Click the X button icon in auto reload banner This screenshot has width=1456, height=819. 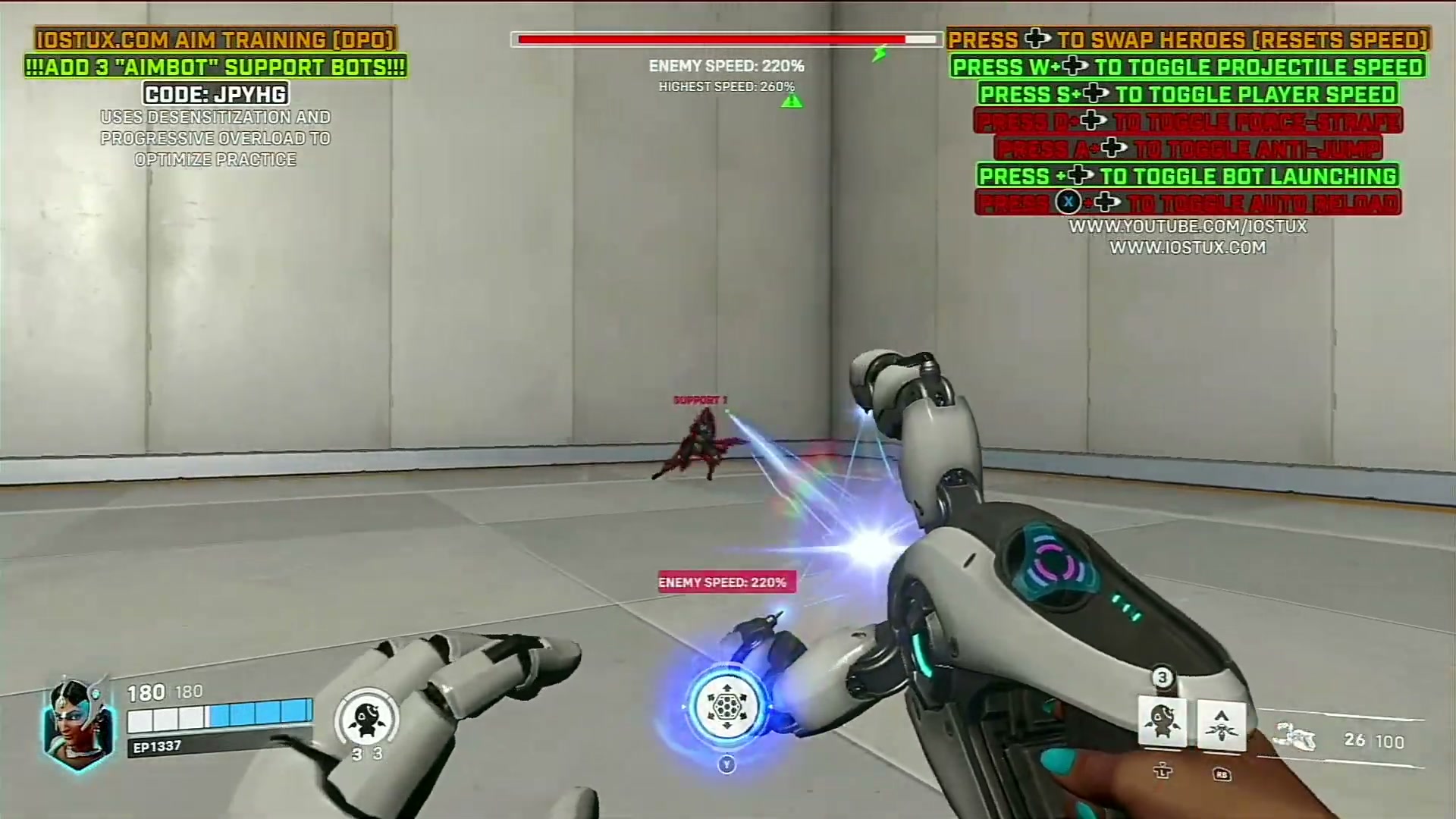pos(1068,202)
